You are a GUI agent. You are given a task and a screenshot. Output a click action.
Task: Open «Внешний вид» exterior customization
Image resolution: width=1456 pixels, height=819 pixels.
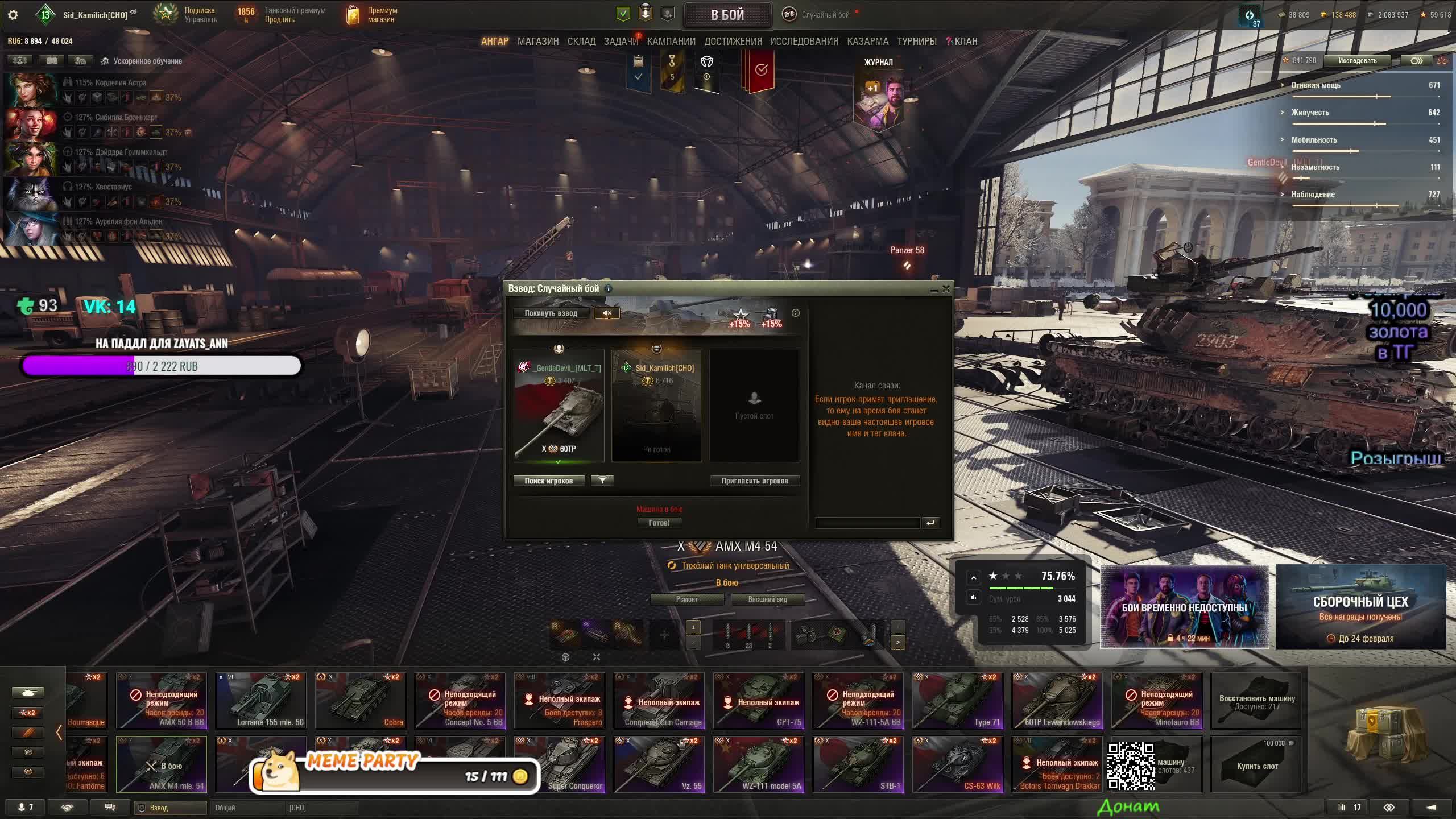click(767, 599)
